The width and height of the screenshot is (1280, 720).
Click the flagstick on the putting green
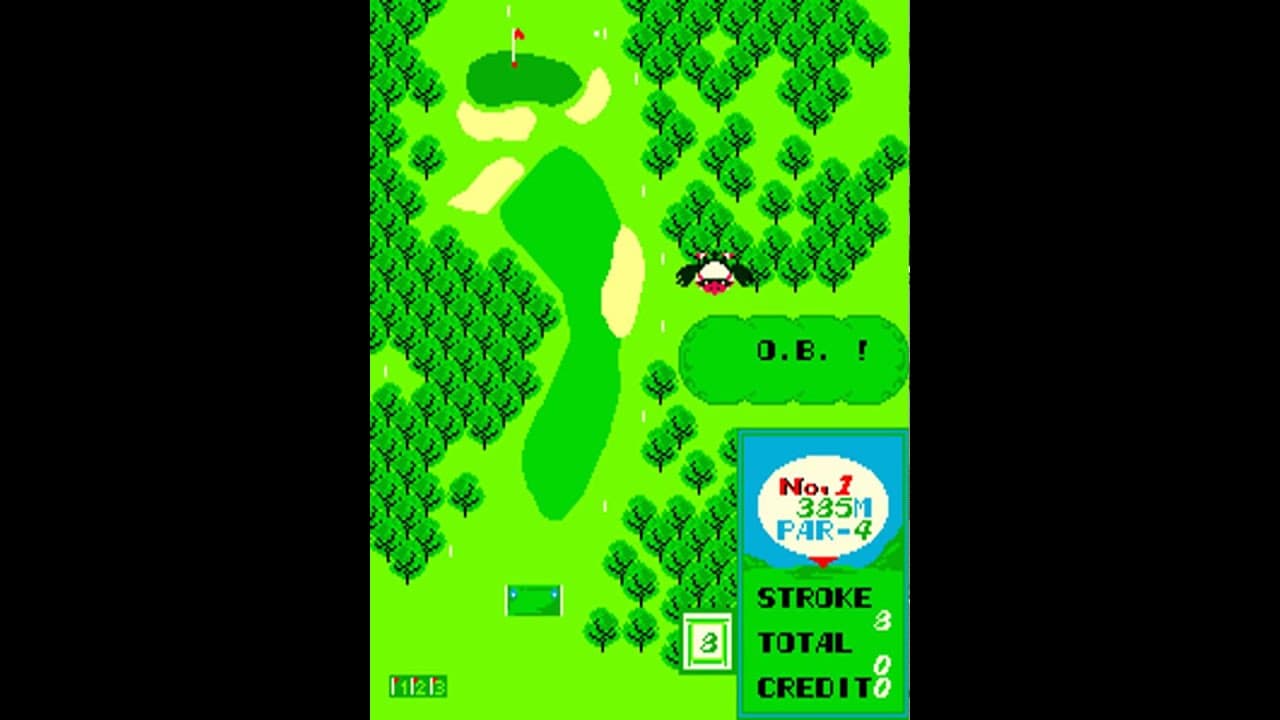click(x=515, y=45)
